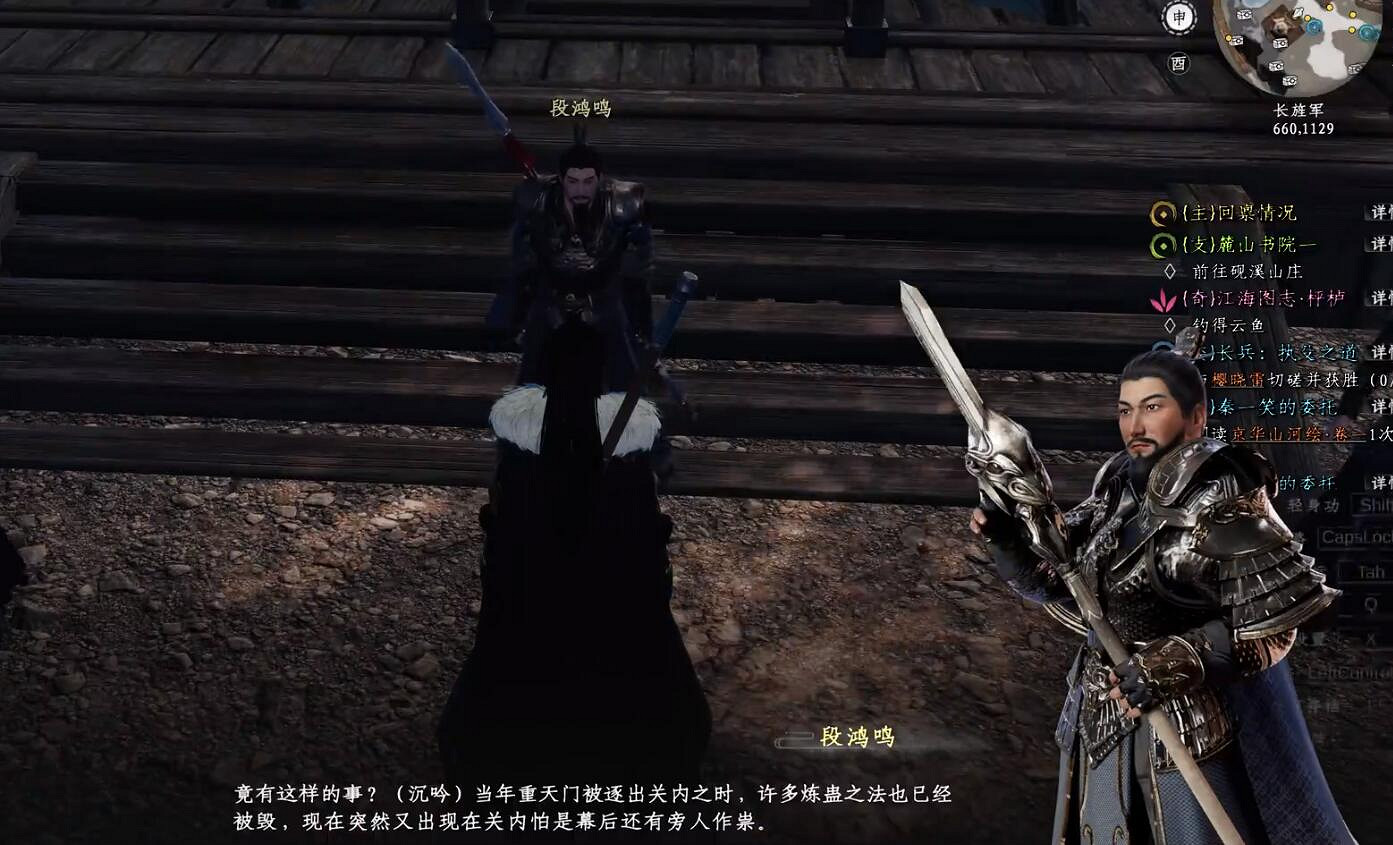Click the gold medallion icon beside 回禀情况 main quest
Screen dimensions: 1393x845
coord(1165,214)
